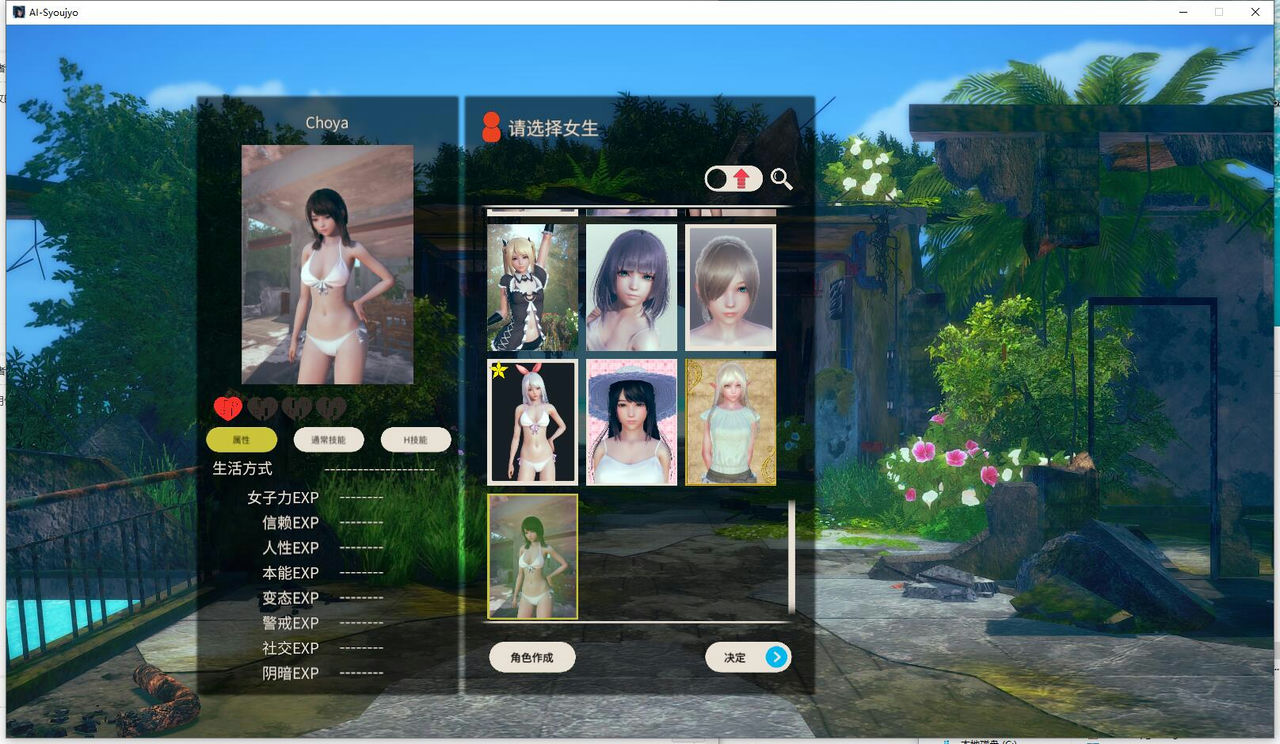
Task: Click the magnifying glass search icon
Action: (782, 179)
